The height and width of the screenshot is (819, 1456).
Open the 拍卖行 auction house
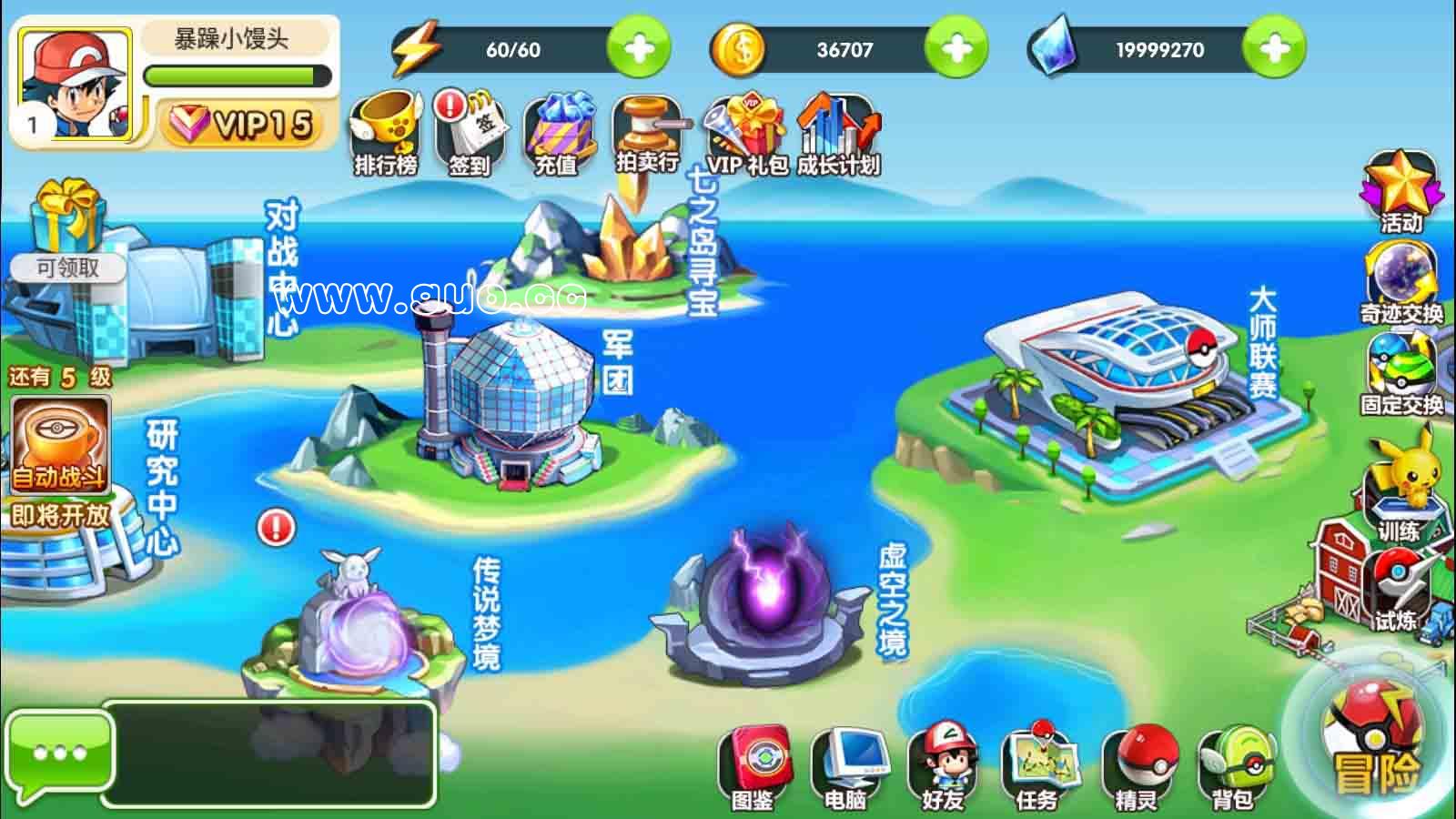(647, 133)
